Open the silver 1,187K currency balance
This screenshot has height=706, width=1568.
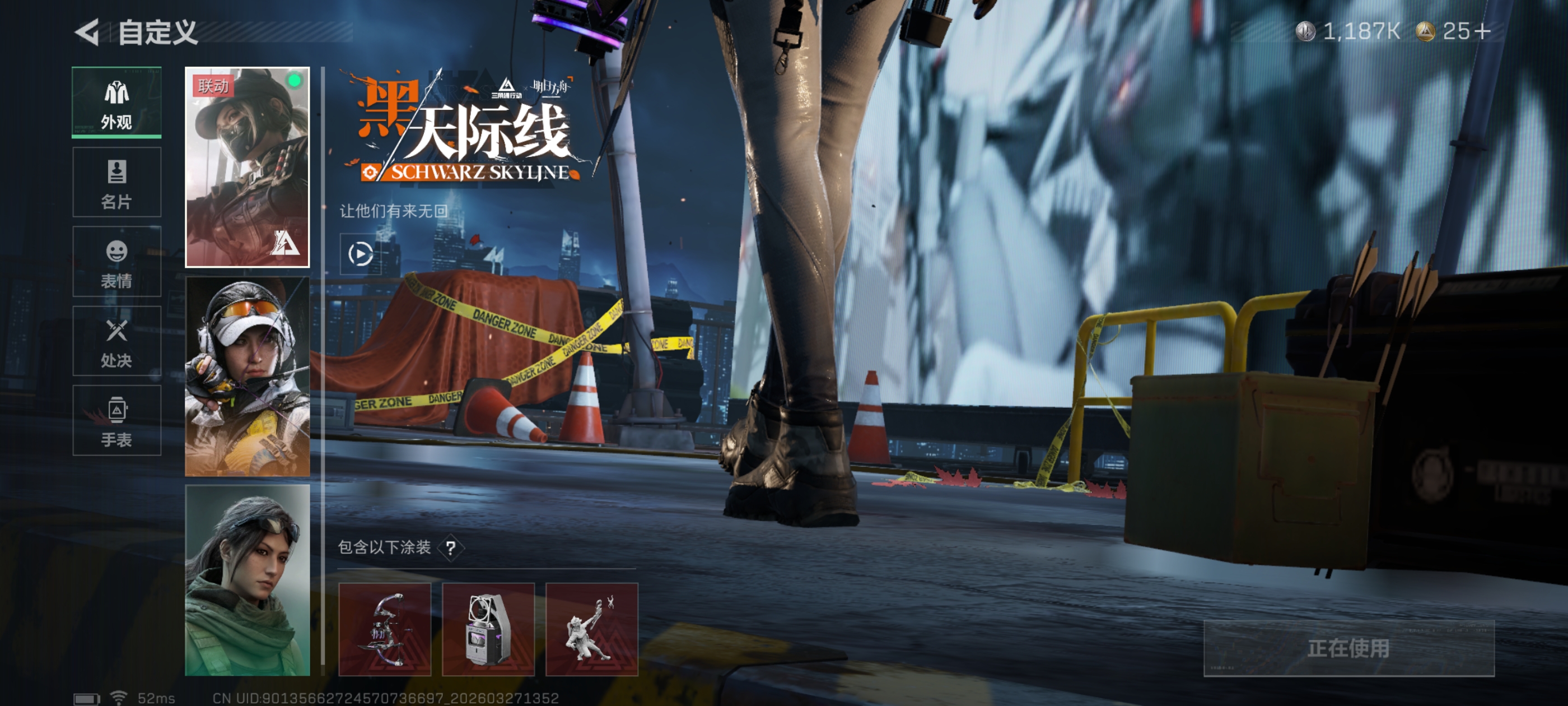(1348, 31)
